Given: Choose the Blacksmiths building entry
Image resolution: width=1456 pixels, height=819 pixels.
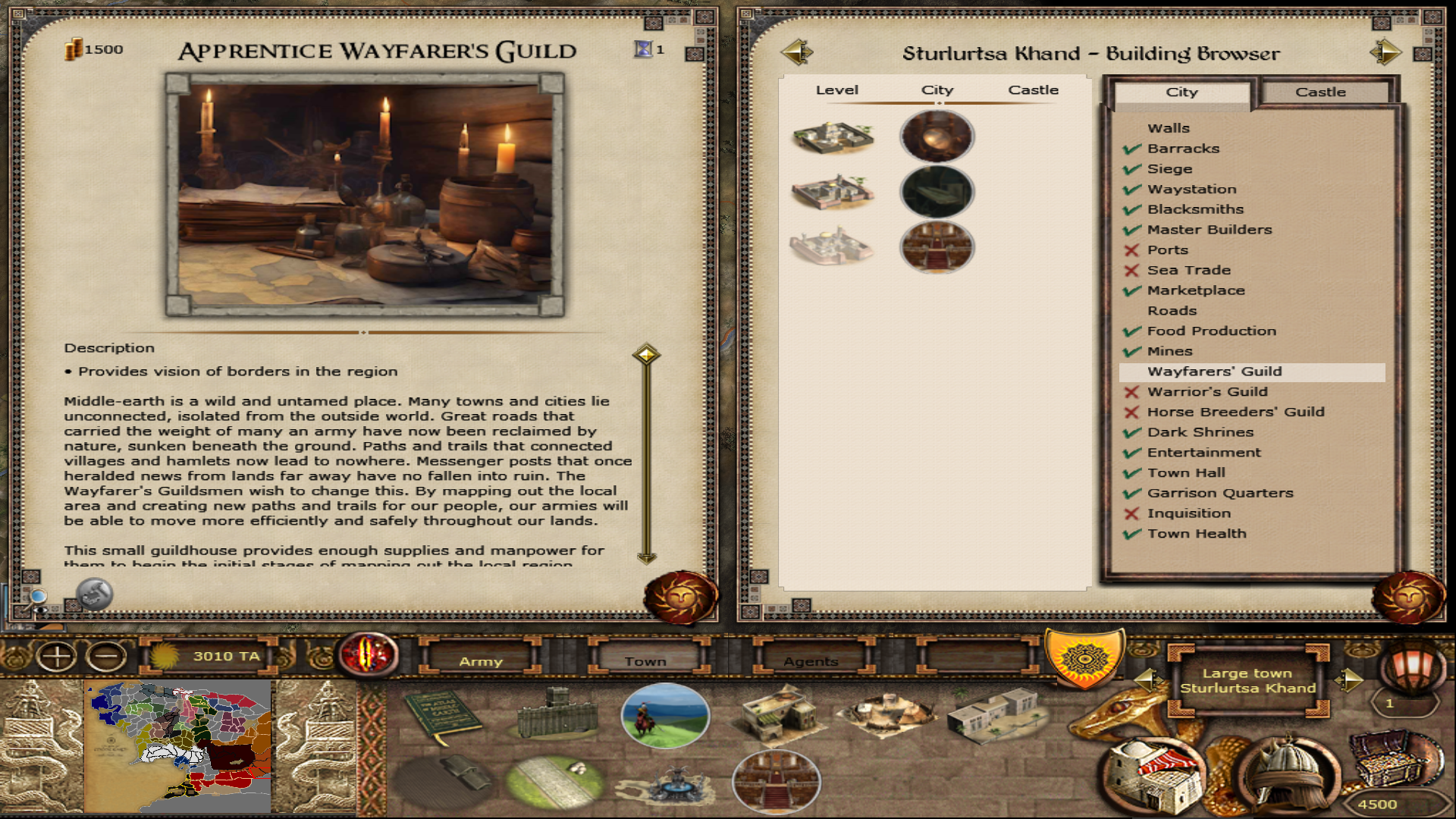Looking at the screenshot, I should tap(1195, 209).
